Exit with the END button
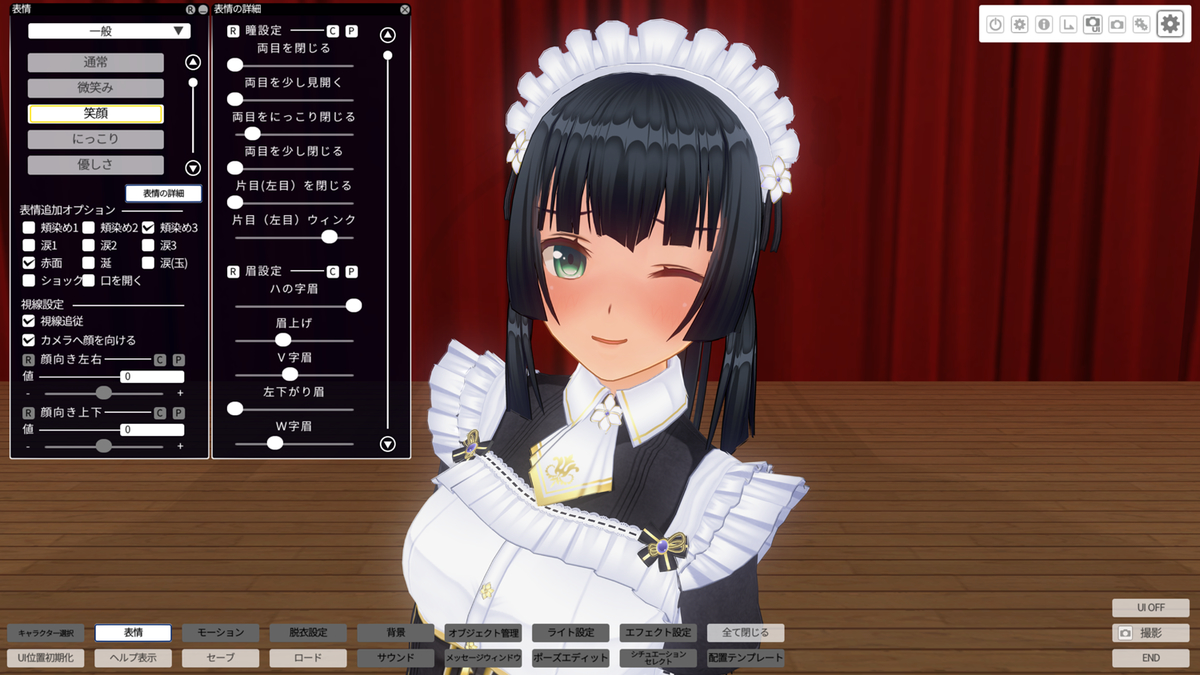The height and width of the screenshot is (675, 1200). [1150, 658]
